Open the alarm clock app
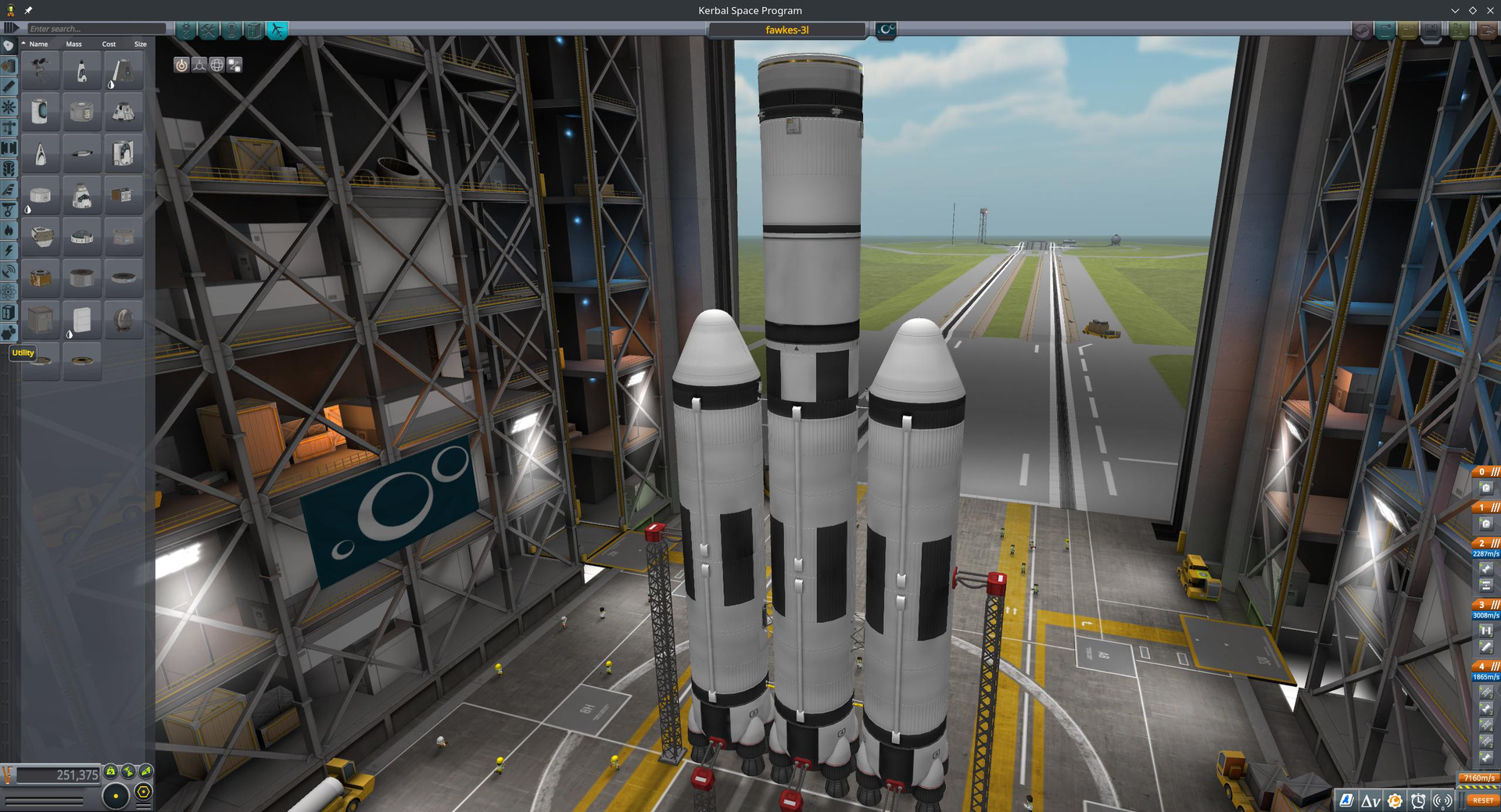 (x=1417, y=799)
